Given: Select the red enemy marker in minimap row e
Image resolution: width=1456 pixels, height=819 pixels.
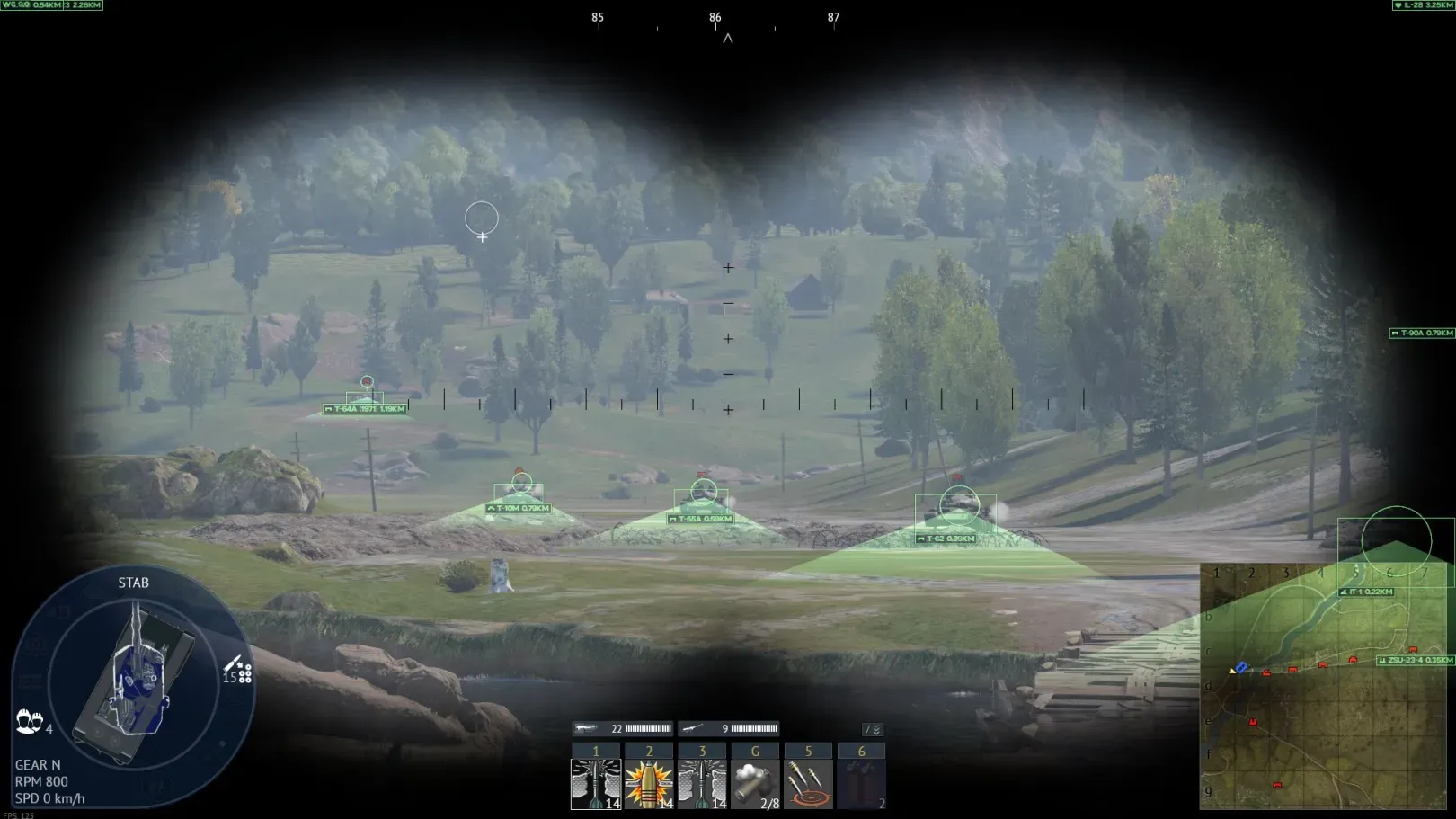Looking at the screenshot, I should tap(1253, 722).
